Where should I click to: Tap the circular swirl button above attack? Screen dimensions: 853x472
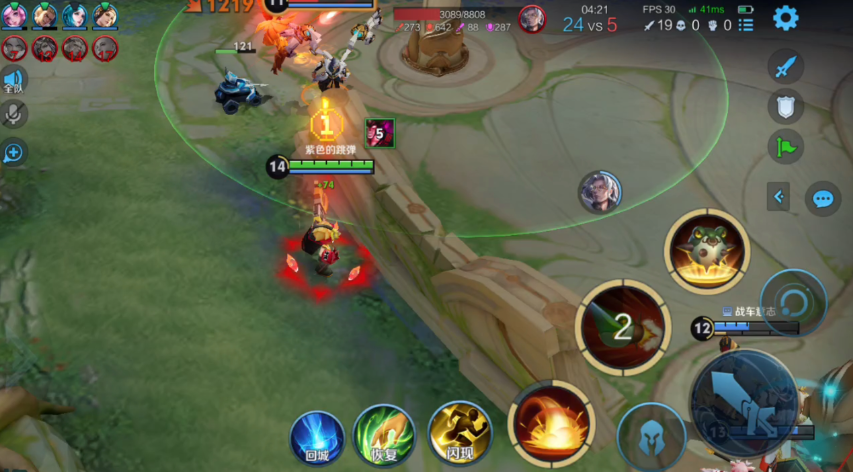click(x=793, y=303)
